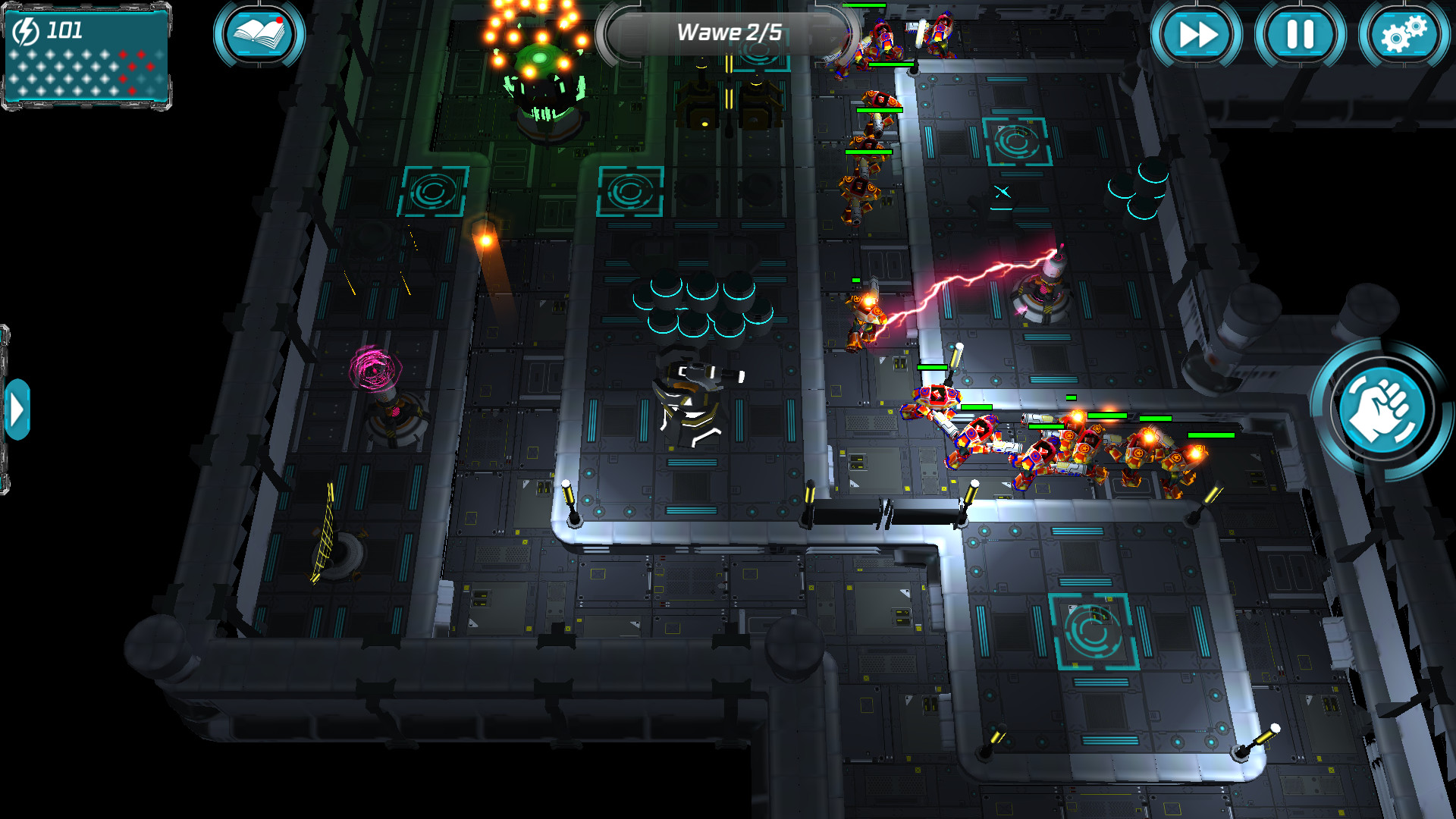Screen dimensions: 1456x819
Task: Open the encyclopedia book with notification dot
Action: pos(258,34)
